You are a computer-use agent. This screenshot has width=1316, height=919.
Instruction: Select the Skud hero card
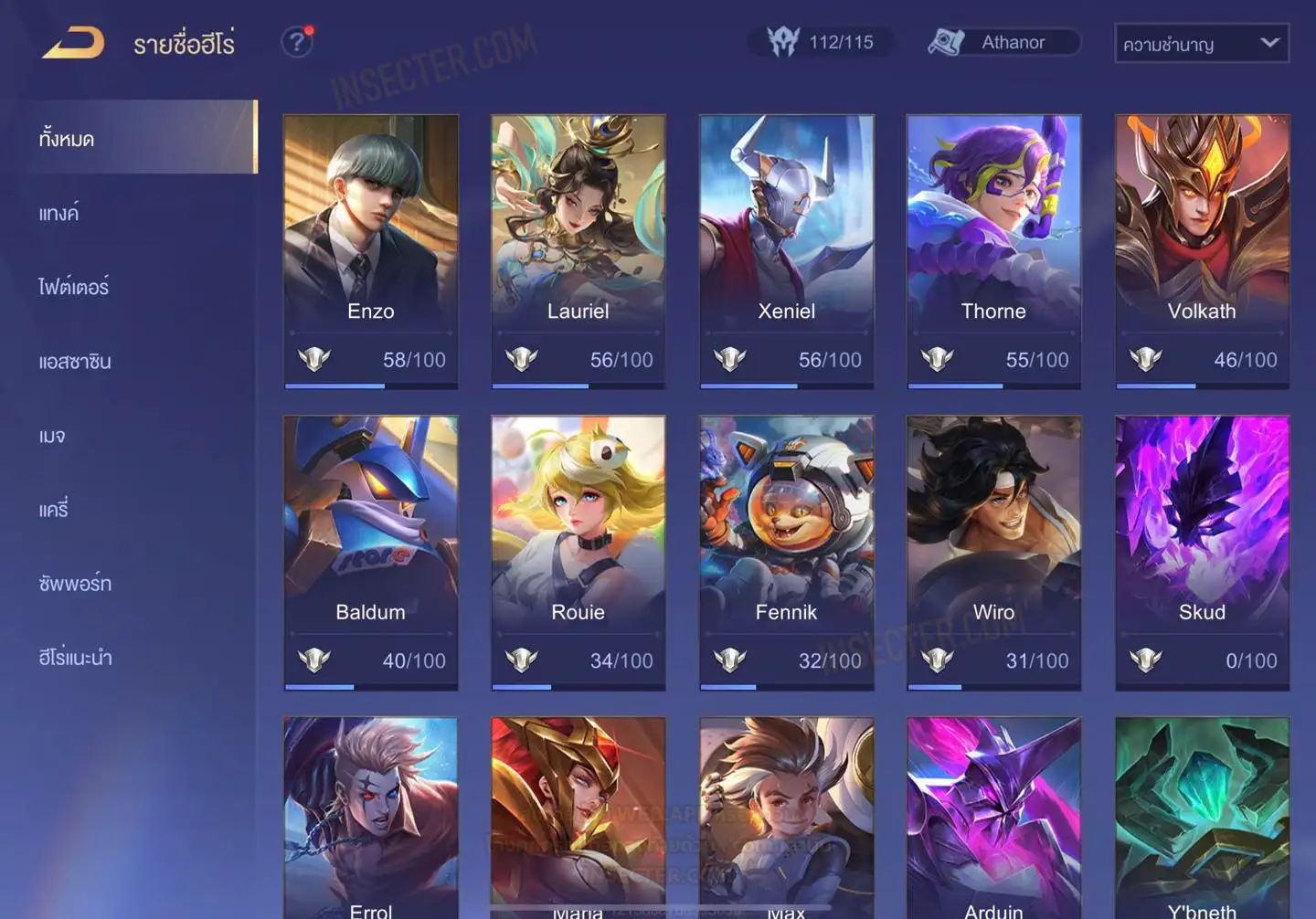pyautogui.click(x=1202, y=552)
